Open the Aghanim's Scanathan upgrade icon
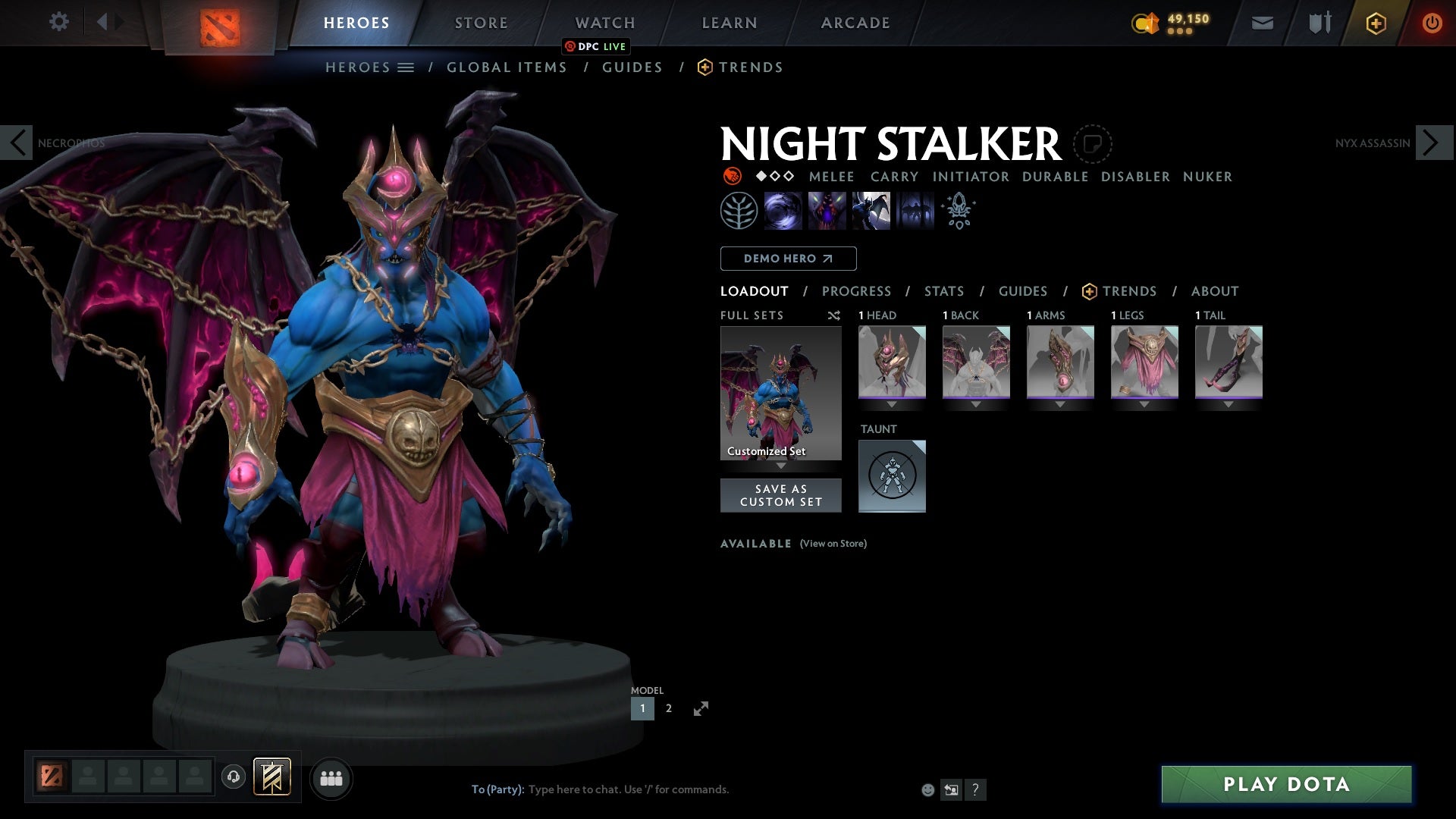 958,211
